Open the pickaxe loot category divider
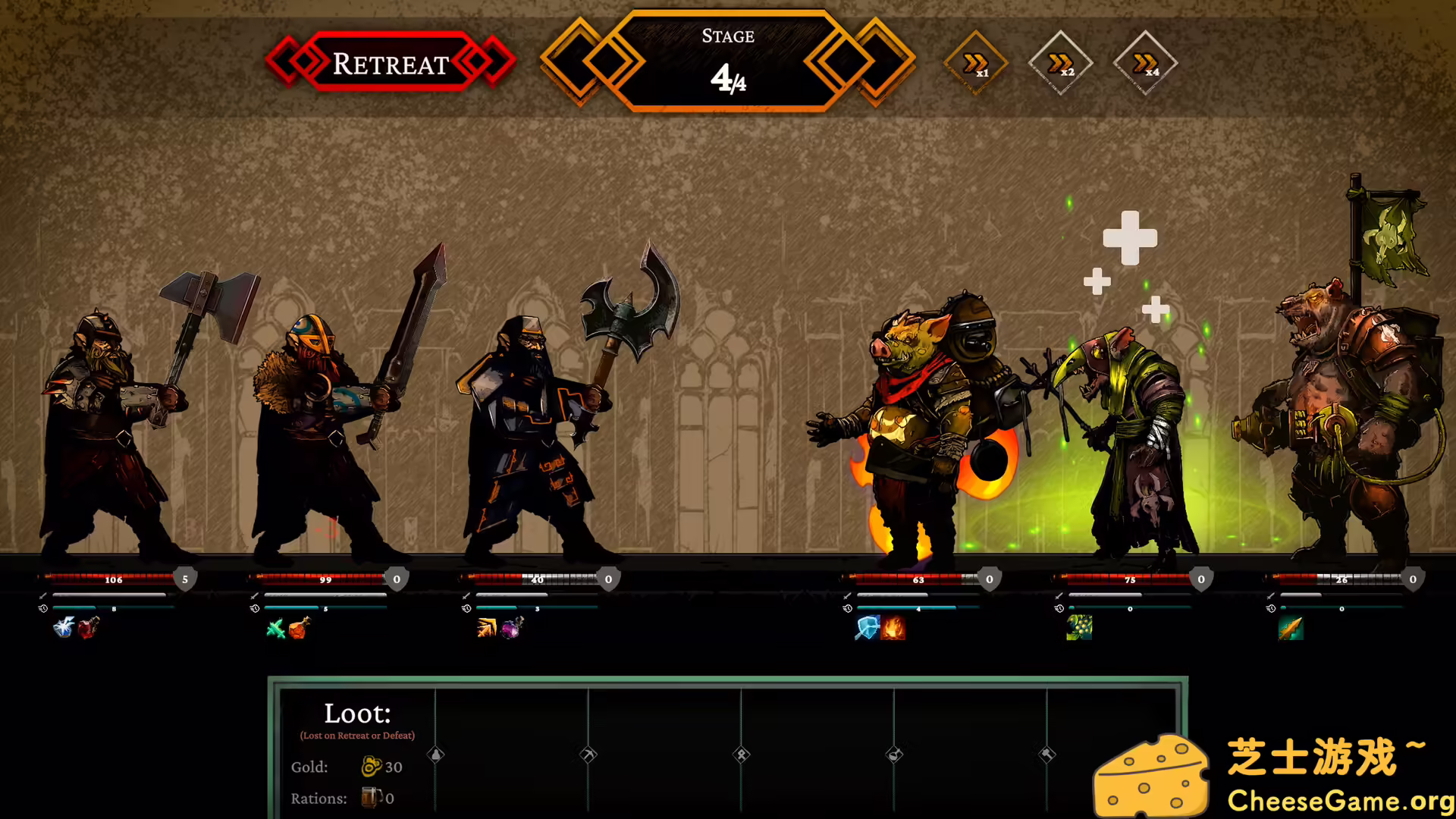 (588, 754)
